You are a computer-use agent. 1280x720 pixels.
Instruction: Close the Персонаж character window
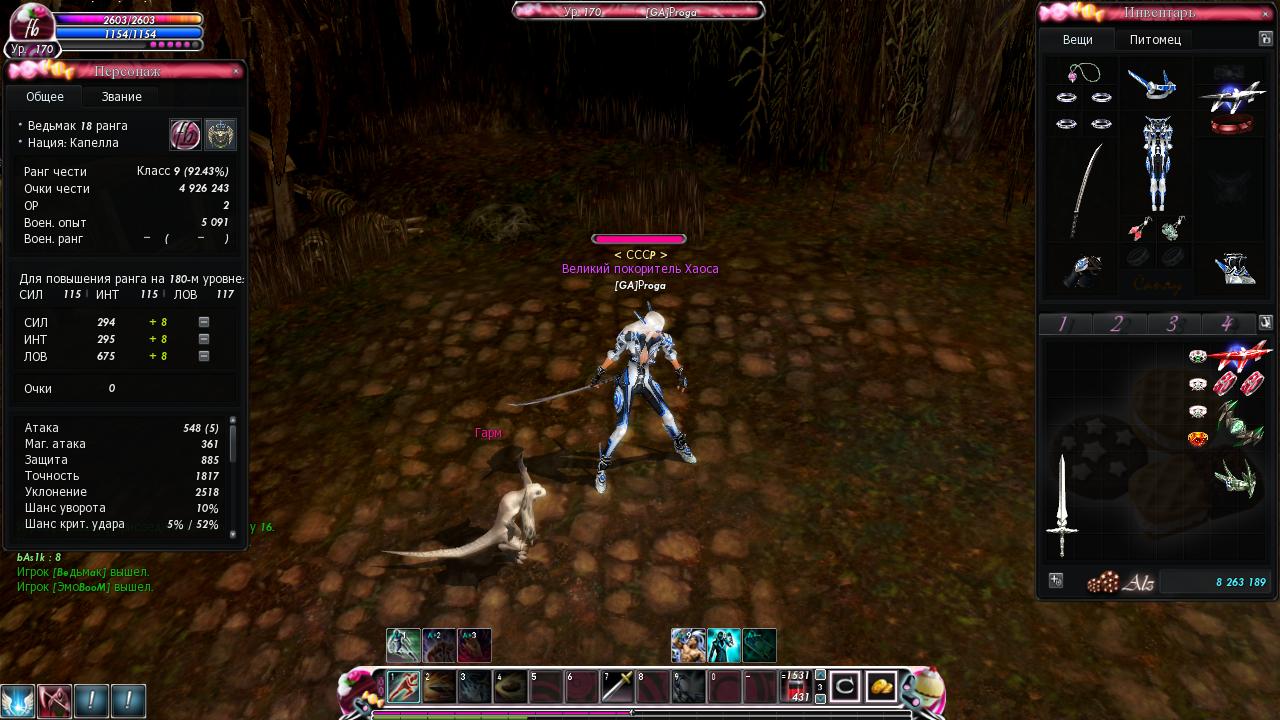coord(236,71)
